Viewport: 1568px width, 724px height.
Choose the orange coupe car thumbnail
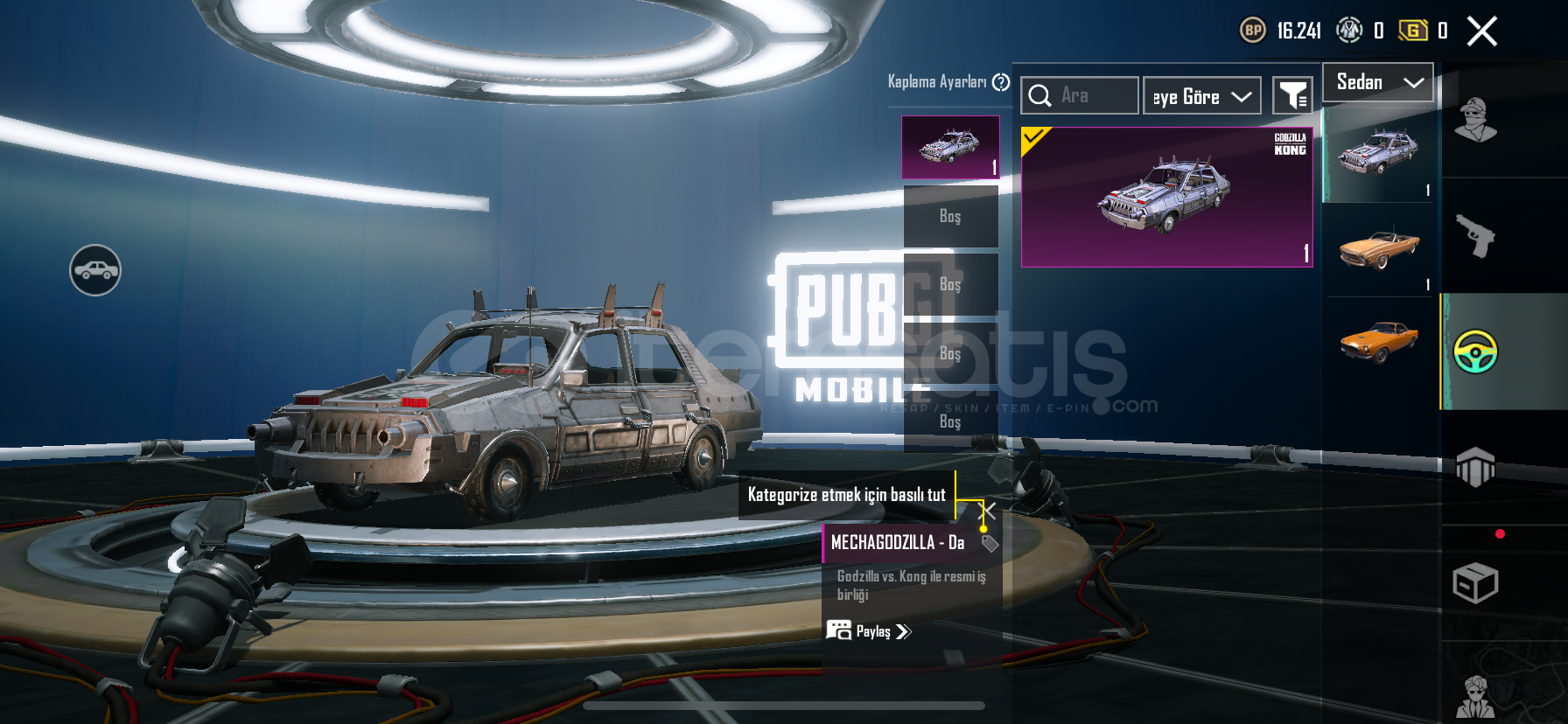[x=1378, y=341]
